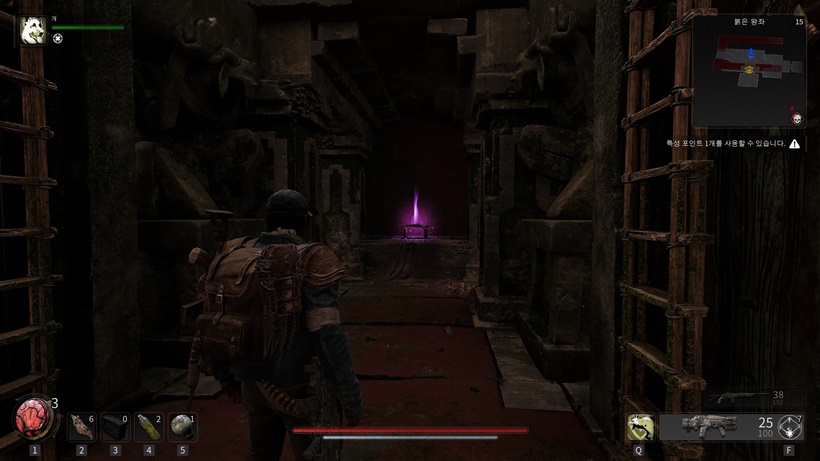Open the minimap in the corner
This screenshot has height=461, width=820.
(750, 70)
